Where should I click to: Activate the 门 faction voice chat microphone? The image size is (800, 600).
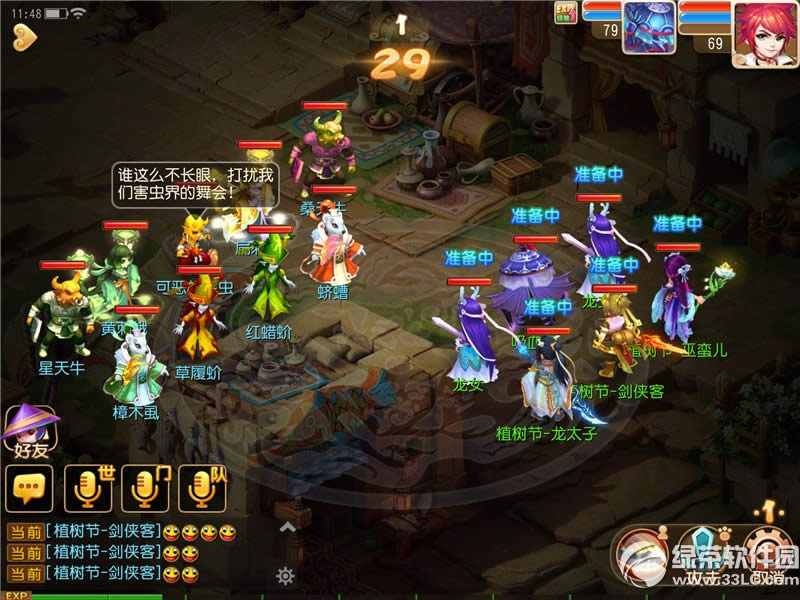(145, 488)
